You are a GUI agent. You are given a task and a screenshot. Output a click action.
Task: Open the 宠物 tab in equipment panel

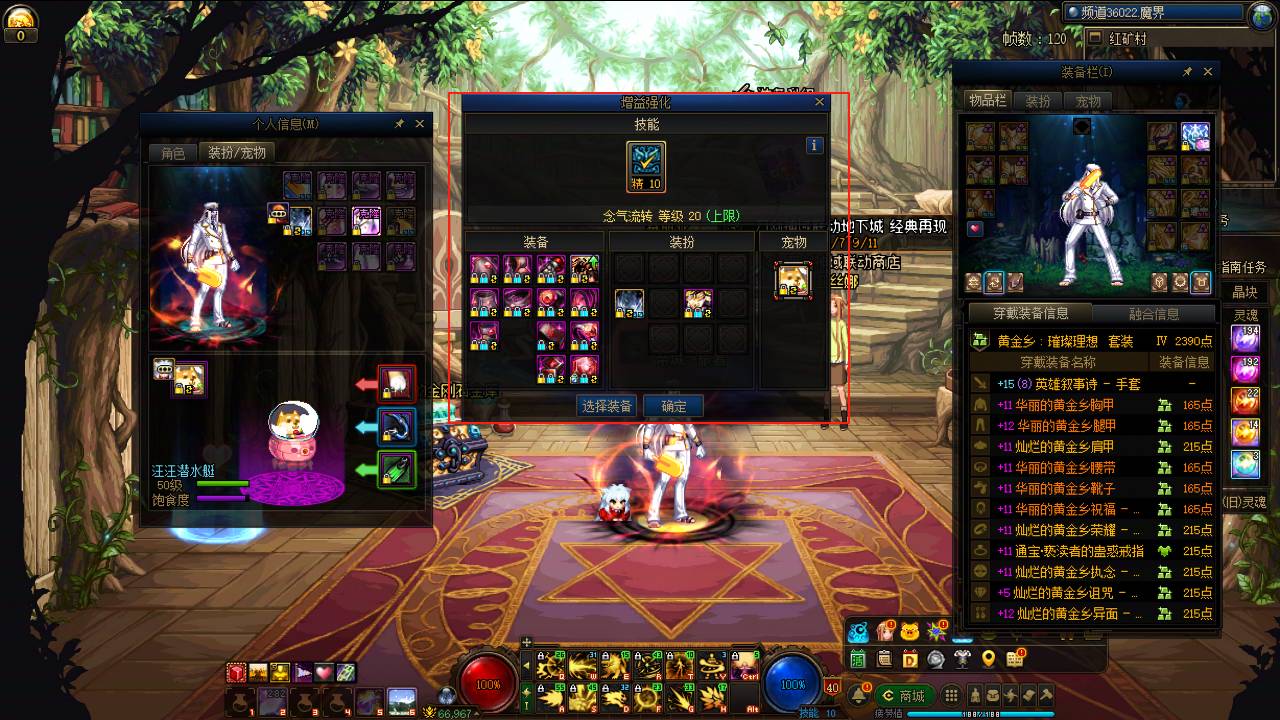click(x=1088, y=101)
